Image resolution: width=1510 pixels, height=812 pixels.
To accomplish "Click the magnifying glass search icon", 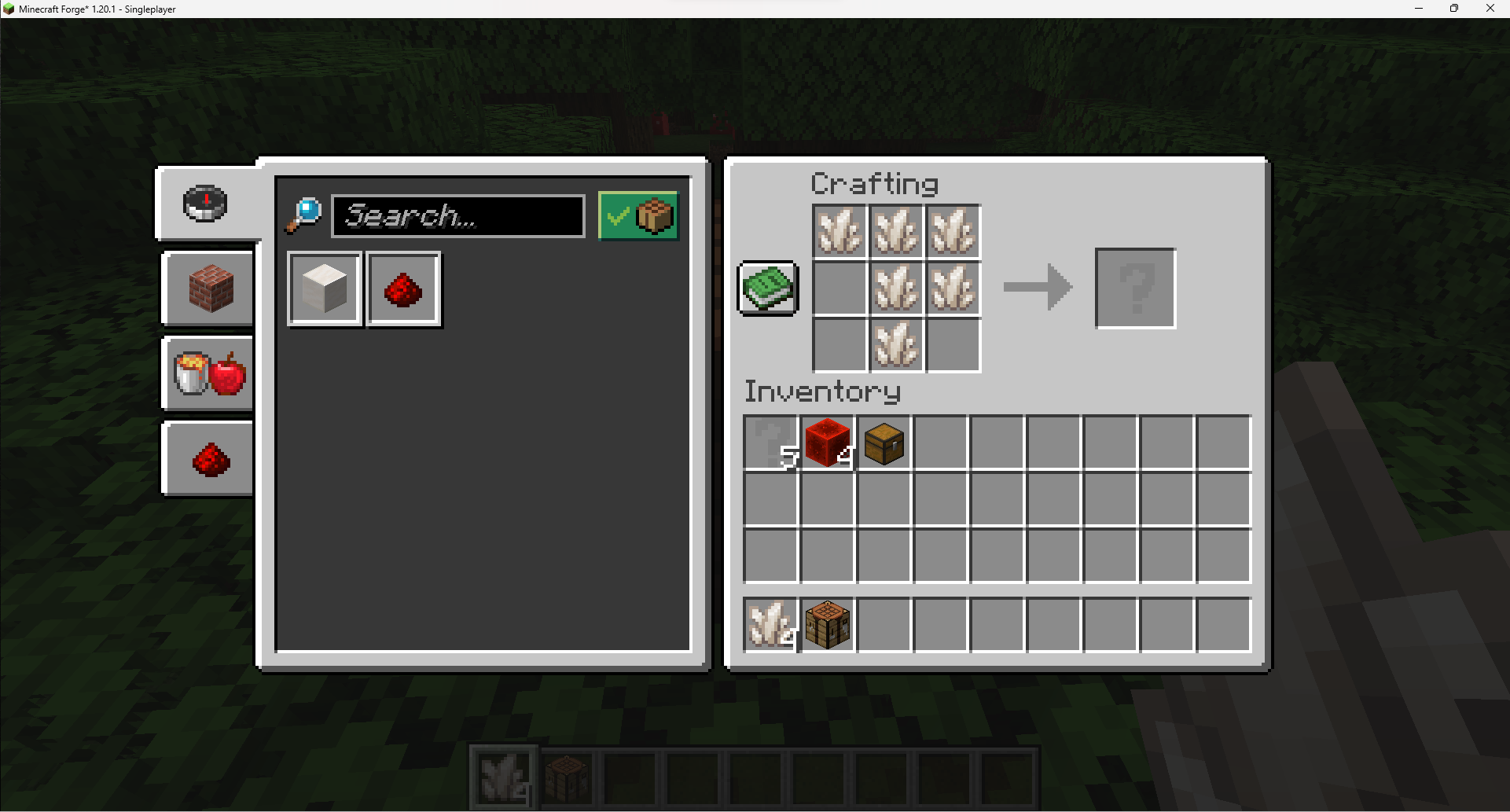I will click(x=305, y=213).
